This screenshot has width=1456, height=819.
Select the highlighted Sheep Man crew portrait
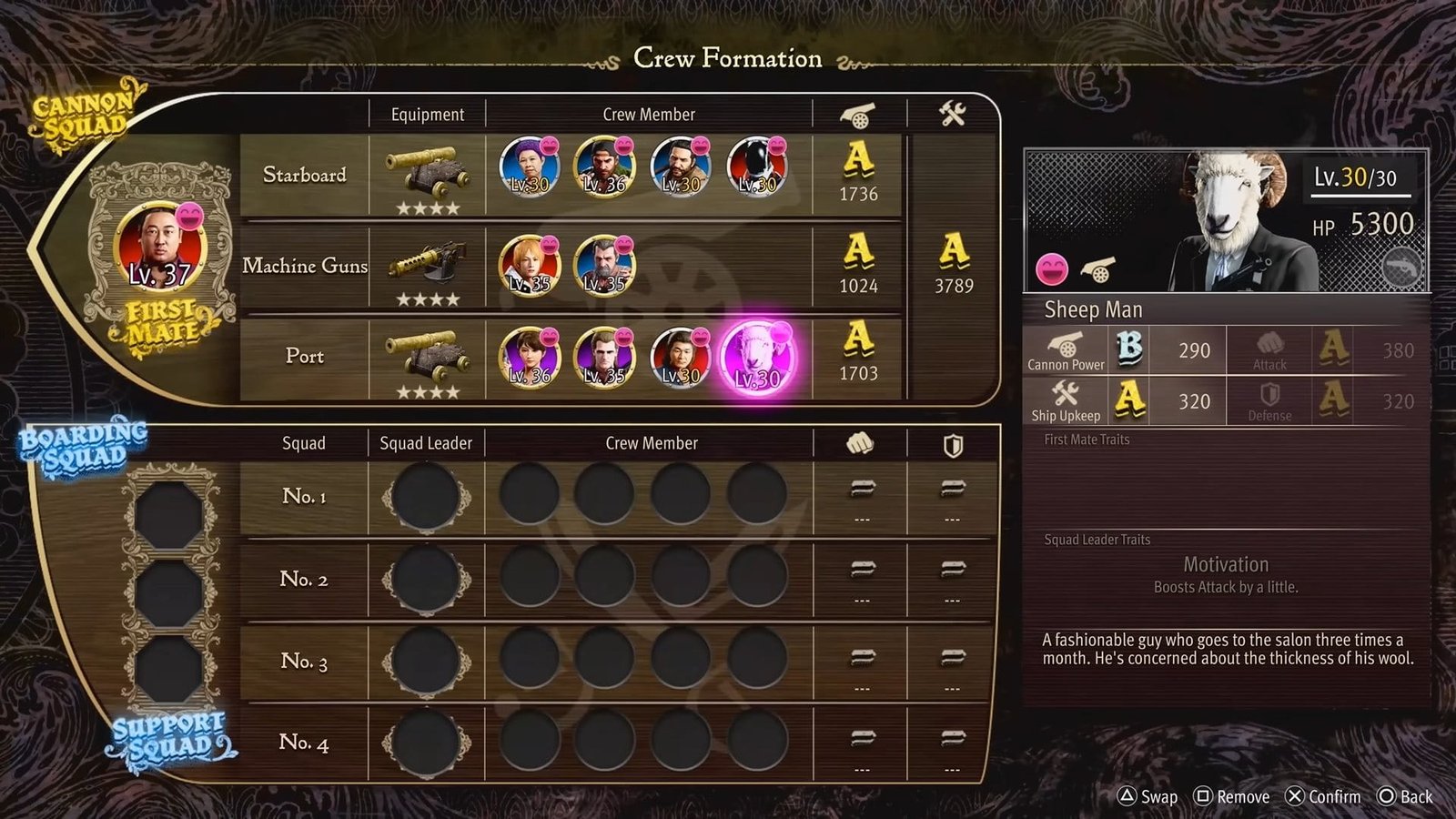point(757,358)
